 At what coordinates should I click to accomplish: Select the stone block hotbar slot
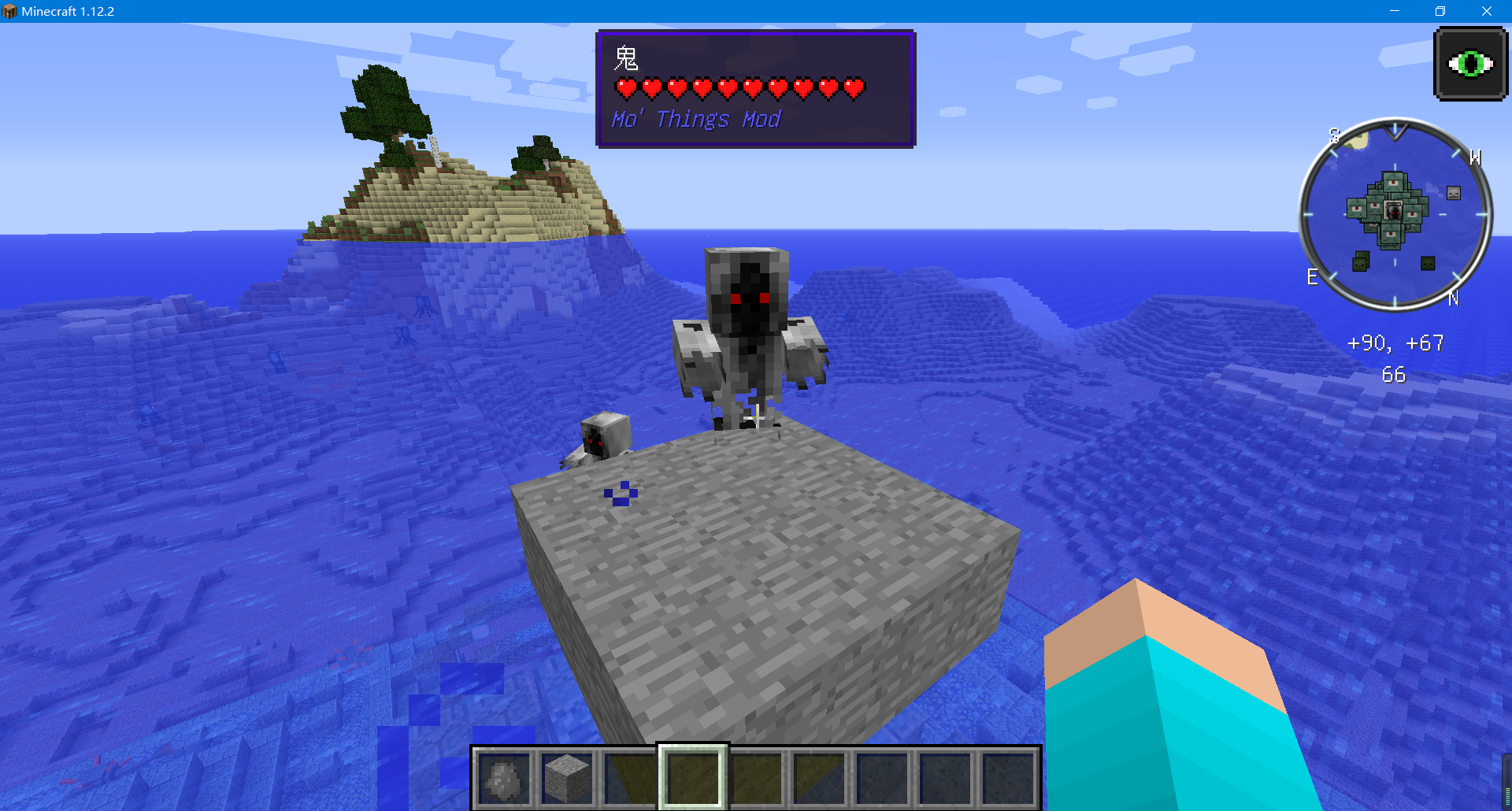[567, 778]
